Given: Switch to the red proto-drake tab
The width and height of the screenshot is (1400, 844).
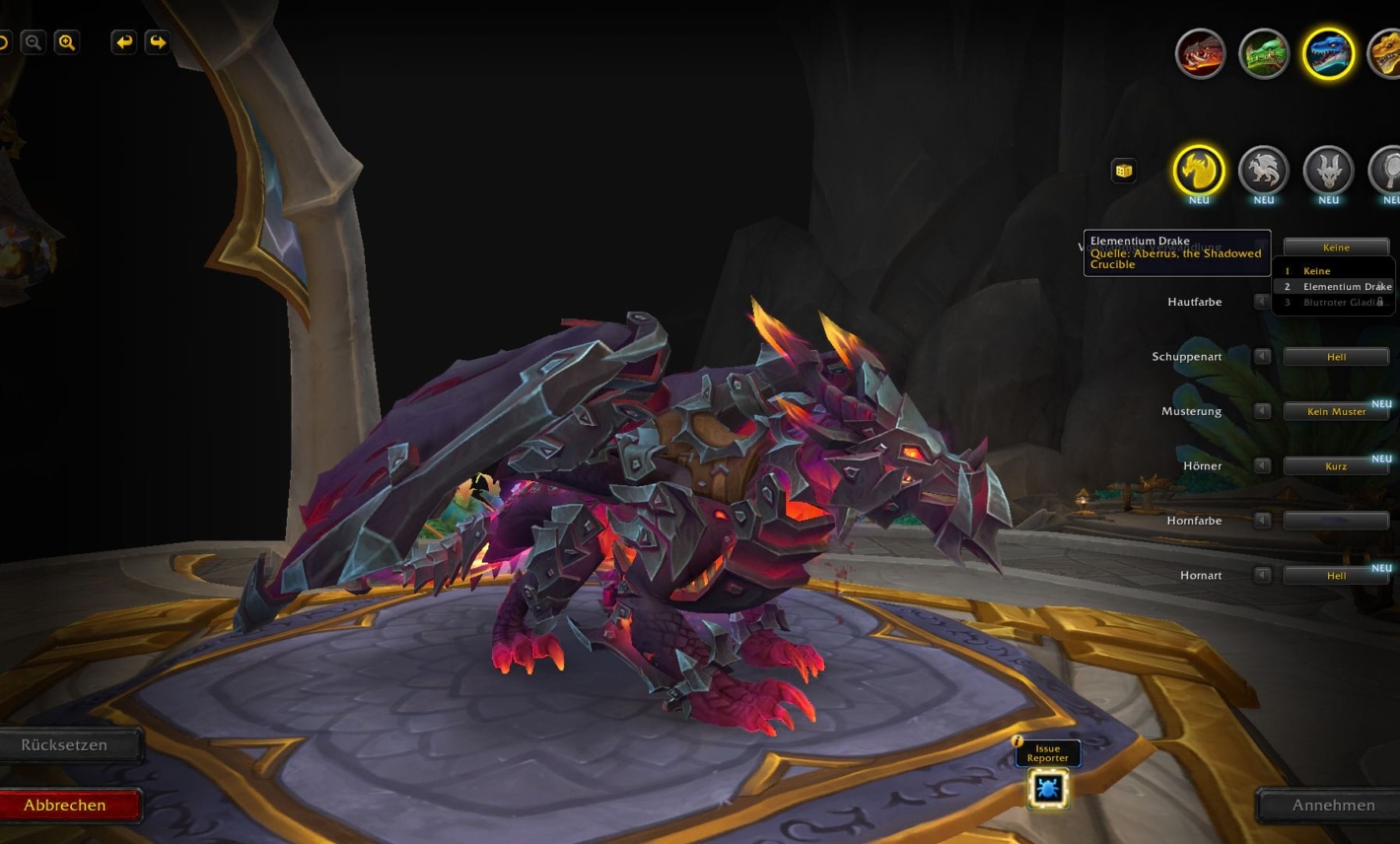Looking at the screenshot, I should tap(1200, 53).
